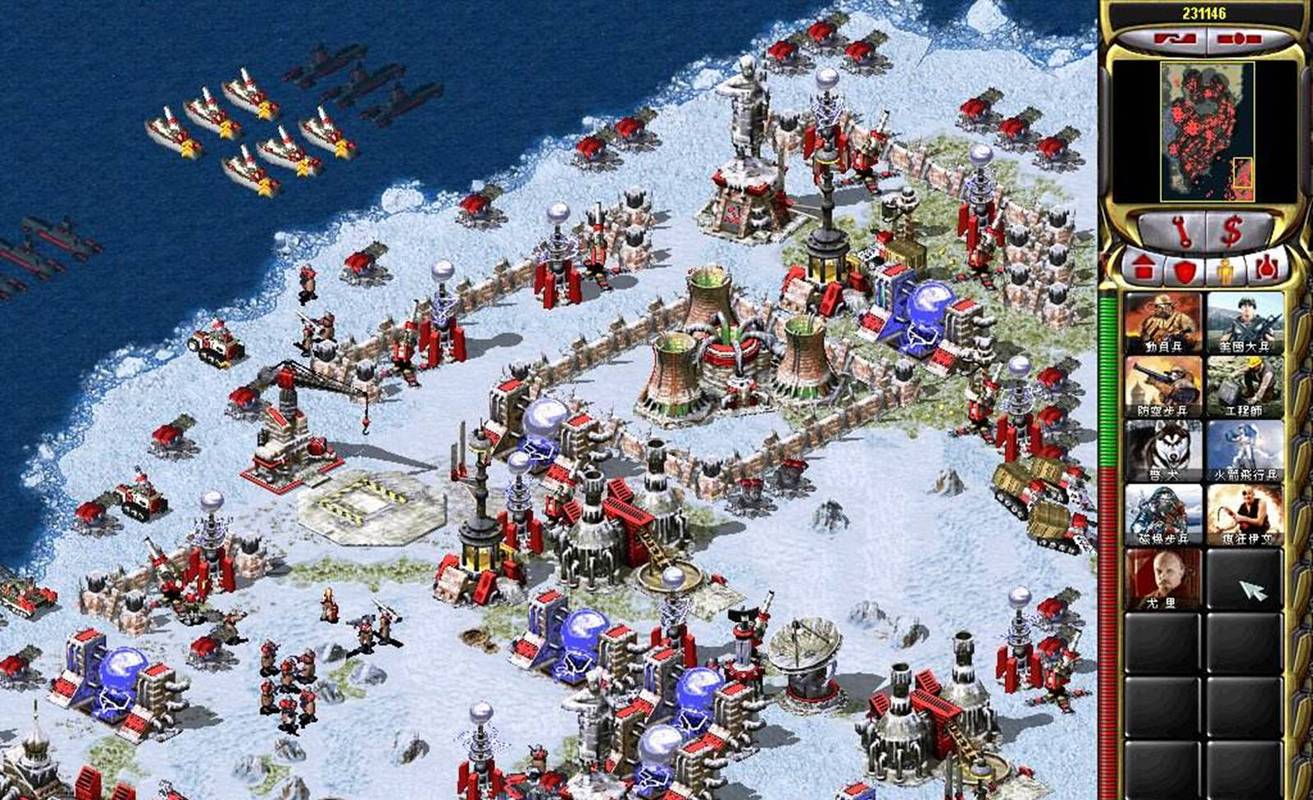Switch to the infantry build tab
Screen dimensions: 1313x800
(1227, 269)
